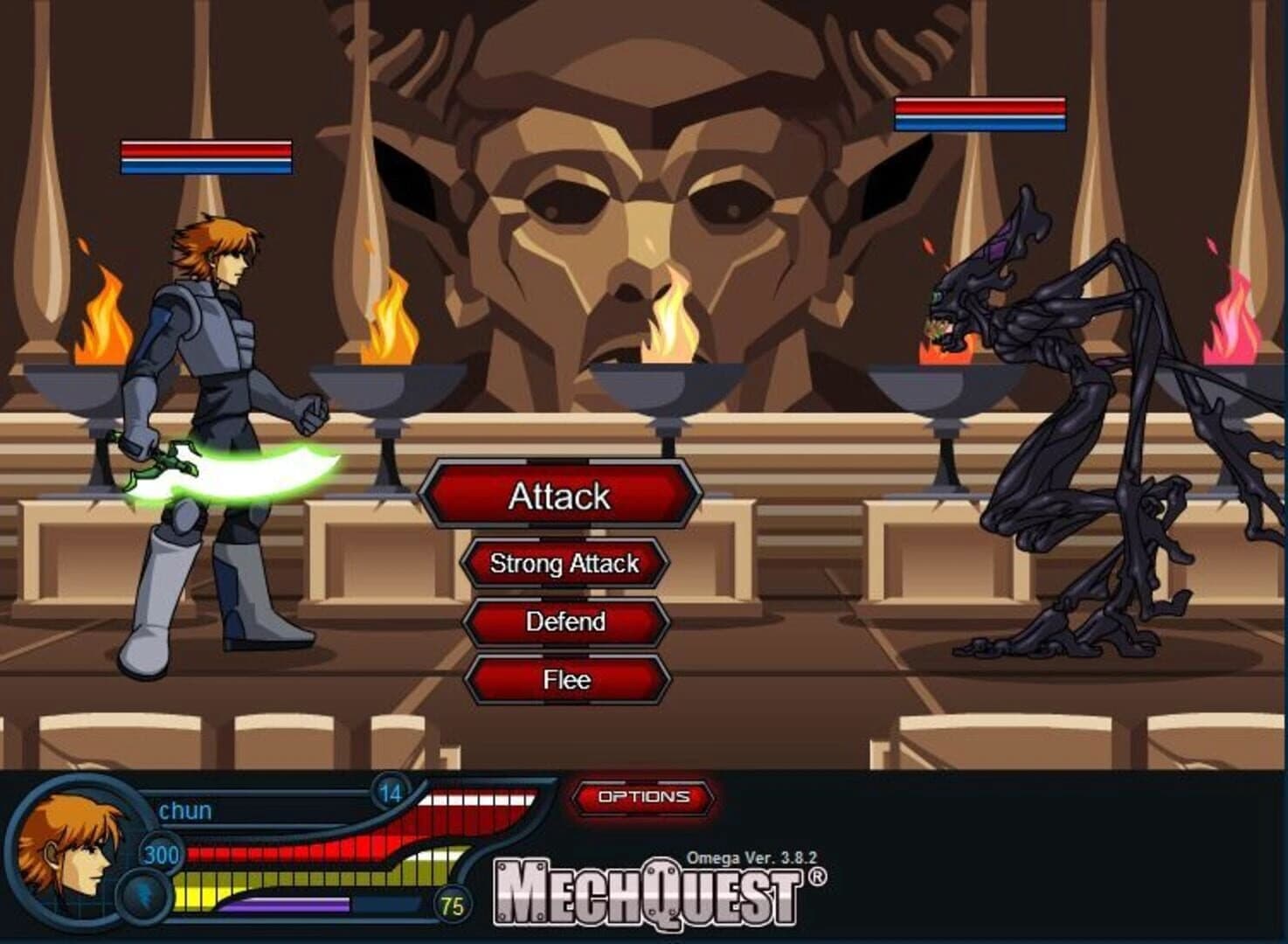
Task: Select the Defend action
Action: point(564,622)
